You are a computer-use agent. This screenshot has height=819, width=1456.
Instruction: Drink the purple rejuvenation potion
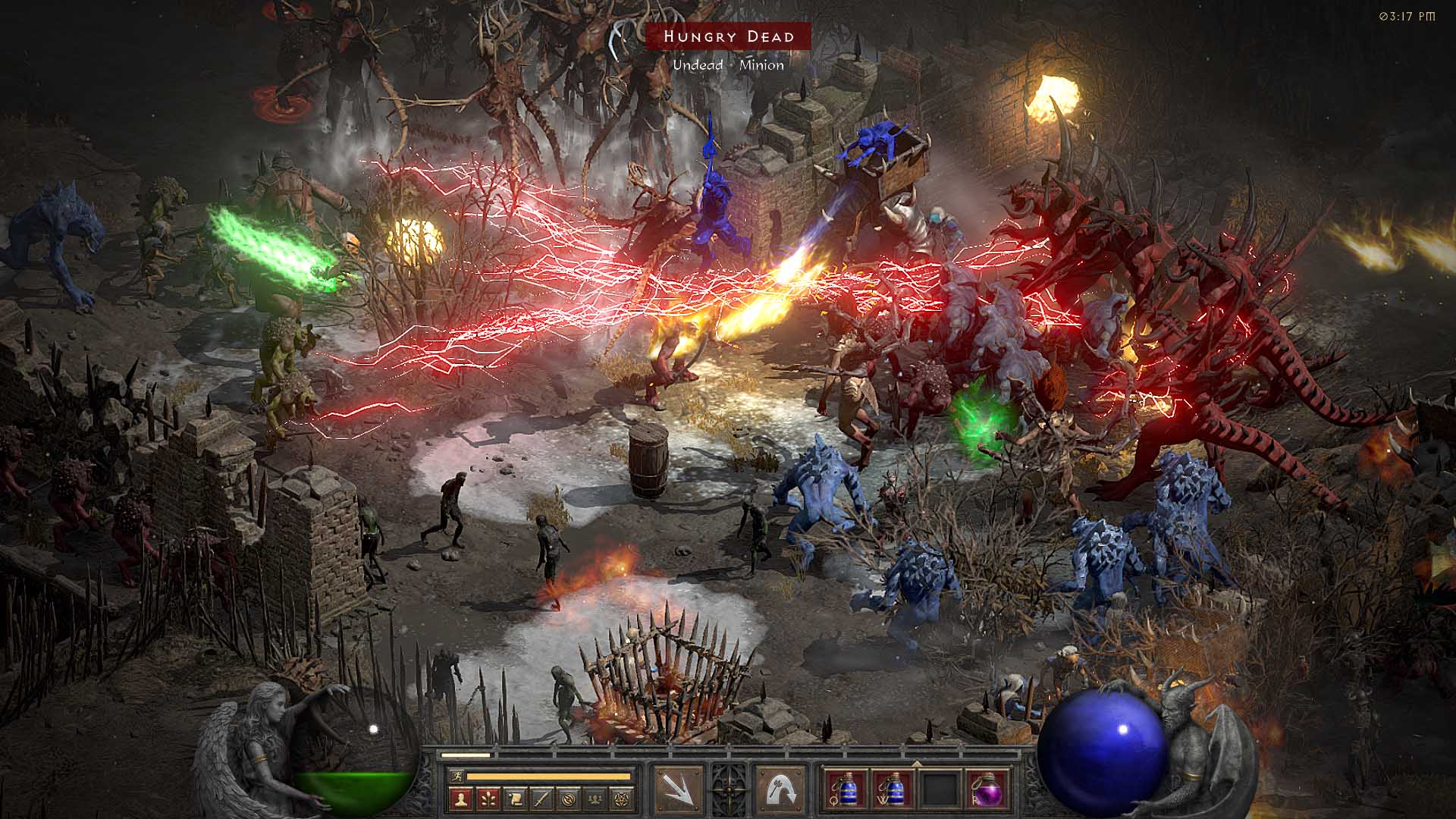pyautogui.click(x=987, y=790)
